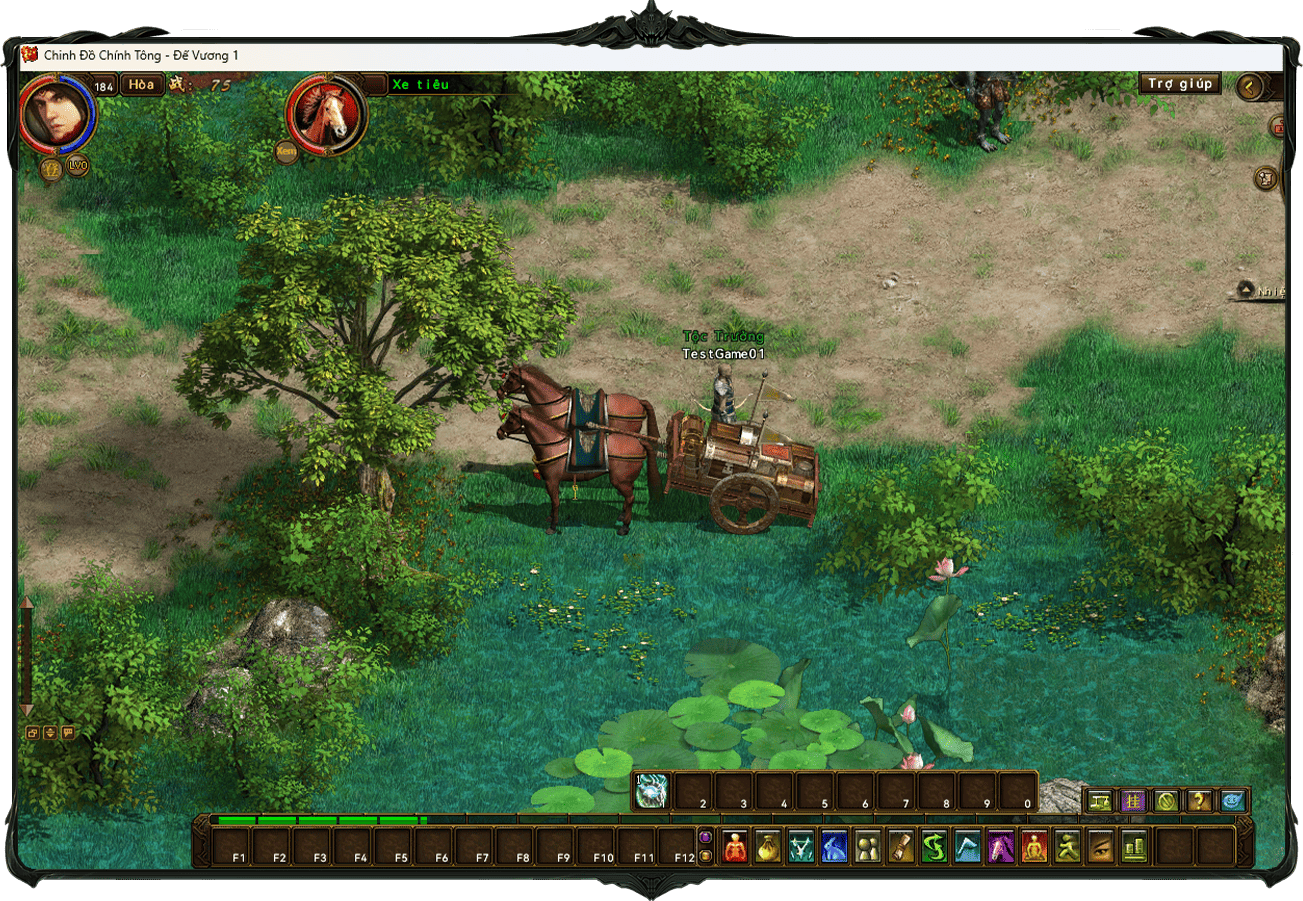This screenshot has width=1303, height=901.
Task: Click the round back arrow button
Action: (x=1249, y=87)
